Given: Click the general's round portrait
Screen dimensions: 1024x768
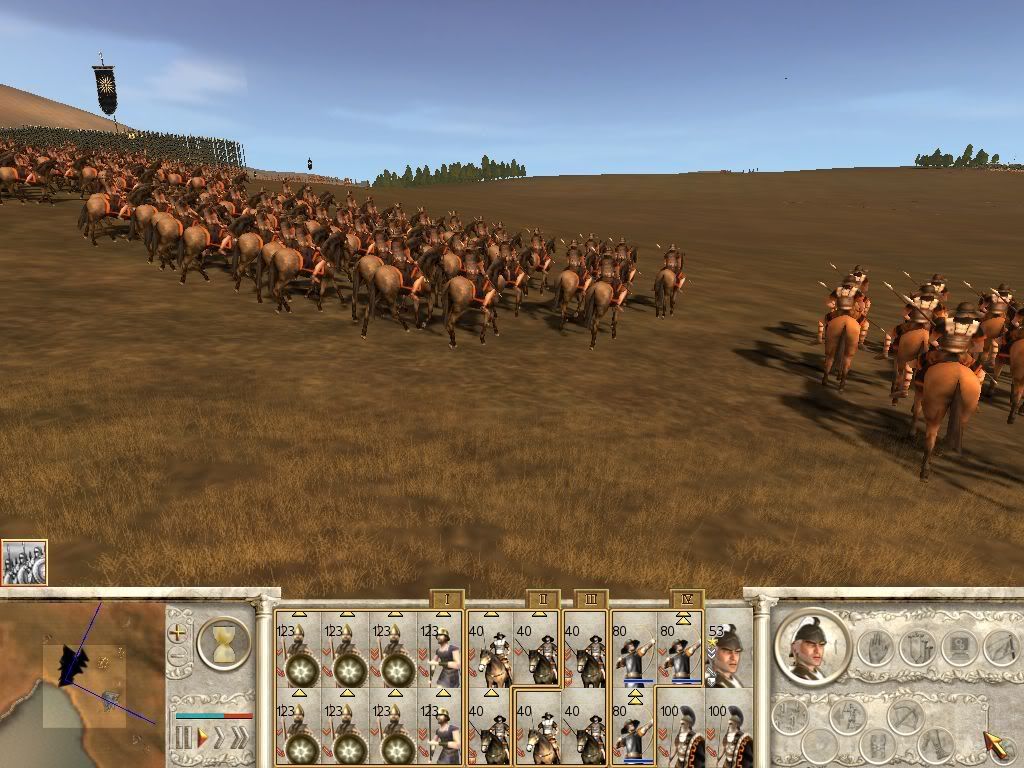Looking at the screenshot, I should (x=812, y=647).
